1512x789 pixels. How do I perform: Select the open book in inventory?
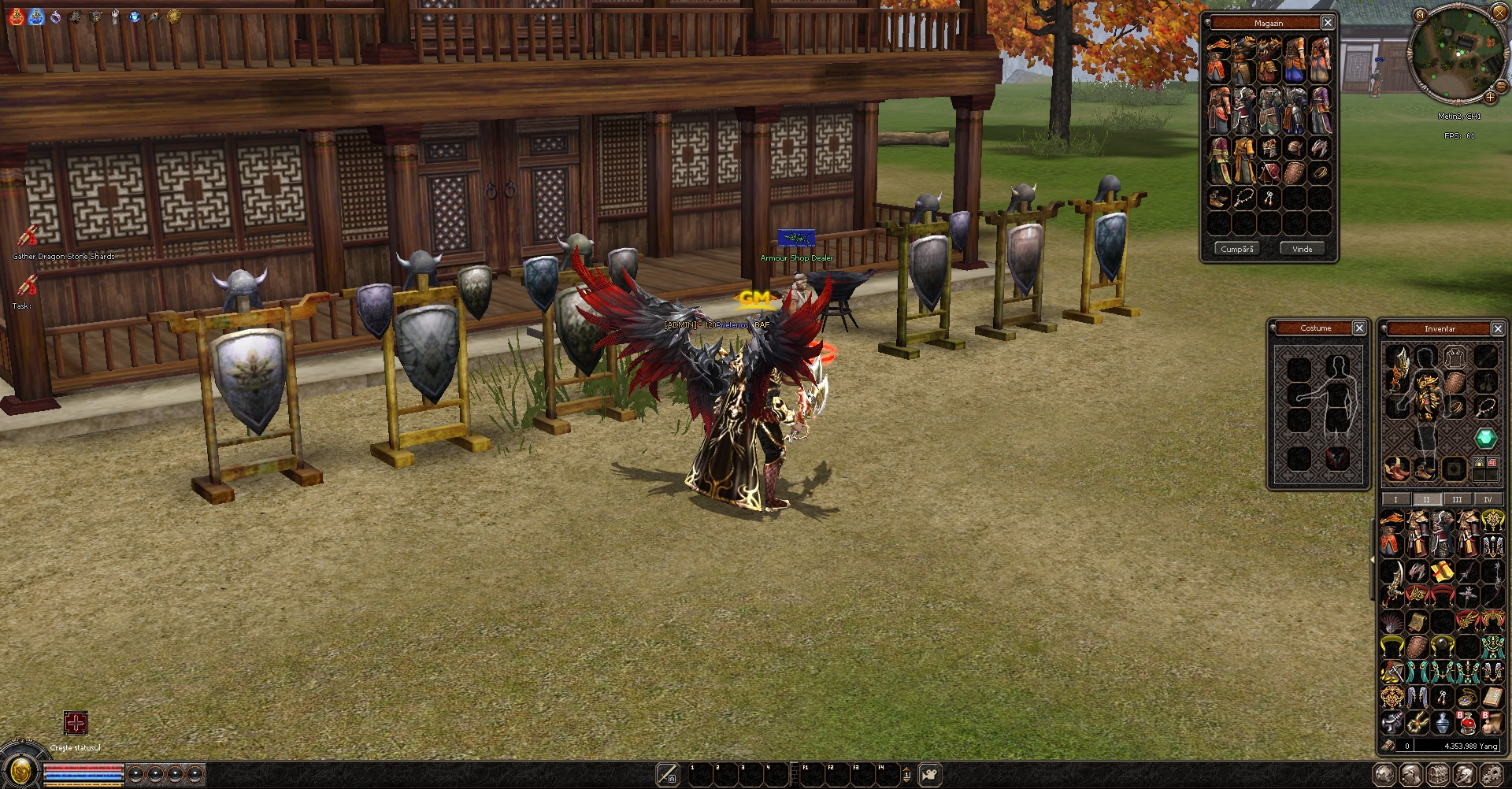tap(1492, 696)
